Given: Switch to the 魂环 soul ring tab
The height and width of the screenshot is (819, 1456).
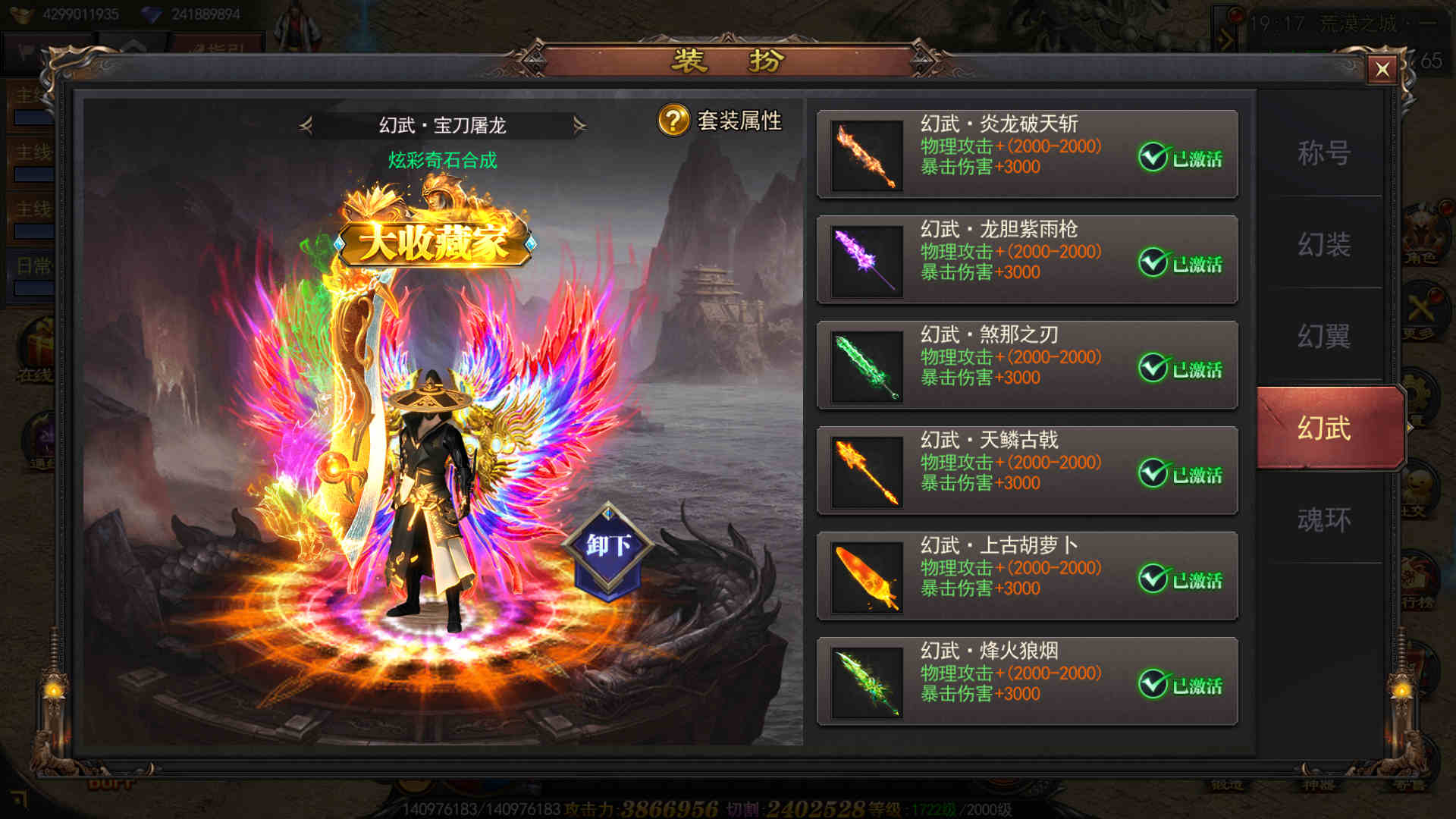Looking at the screenshot, I should click(1324, 519).
